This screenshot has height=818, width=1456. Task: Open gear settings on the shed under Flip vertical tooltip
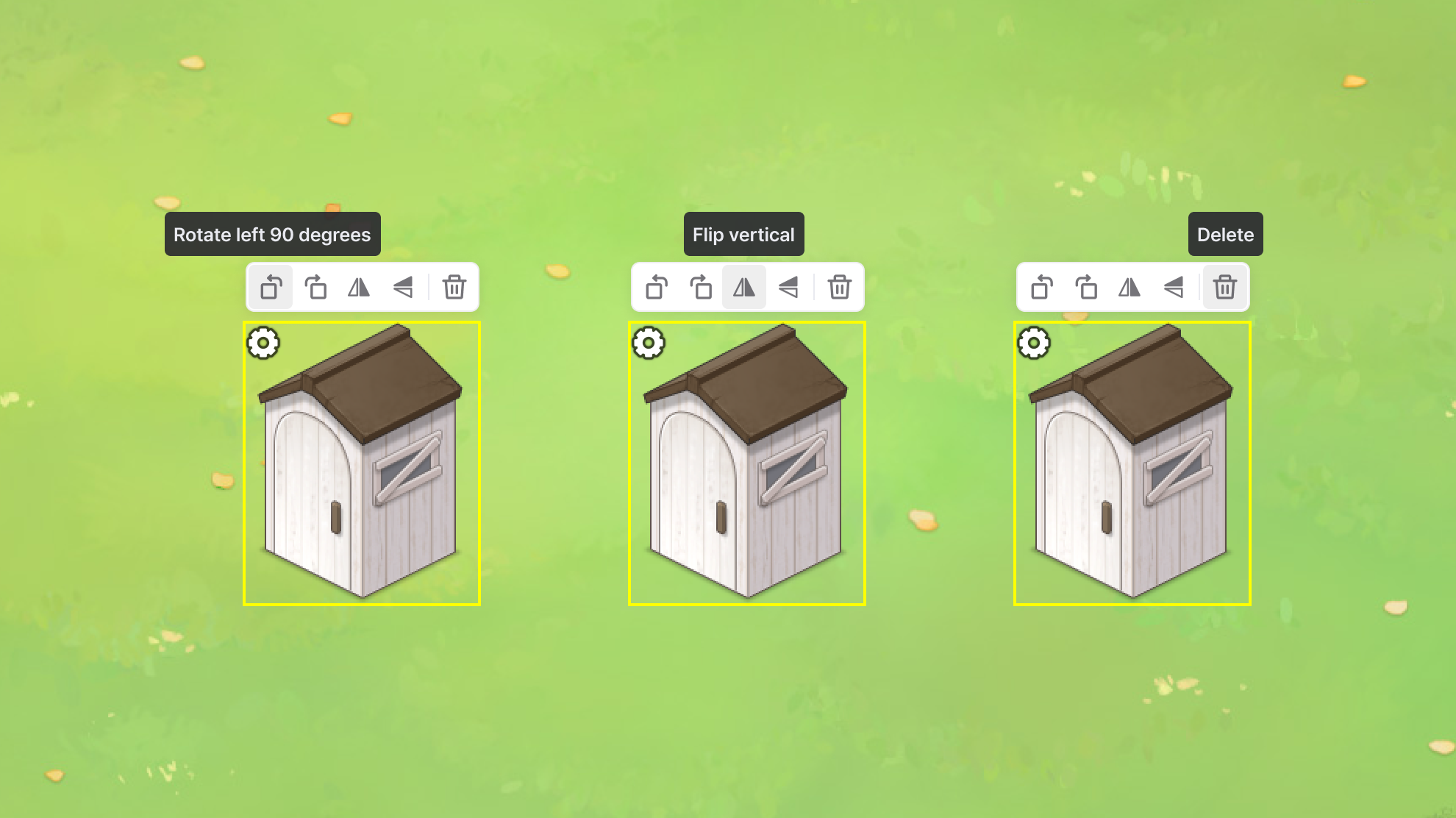point(649,343)
